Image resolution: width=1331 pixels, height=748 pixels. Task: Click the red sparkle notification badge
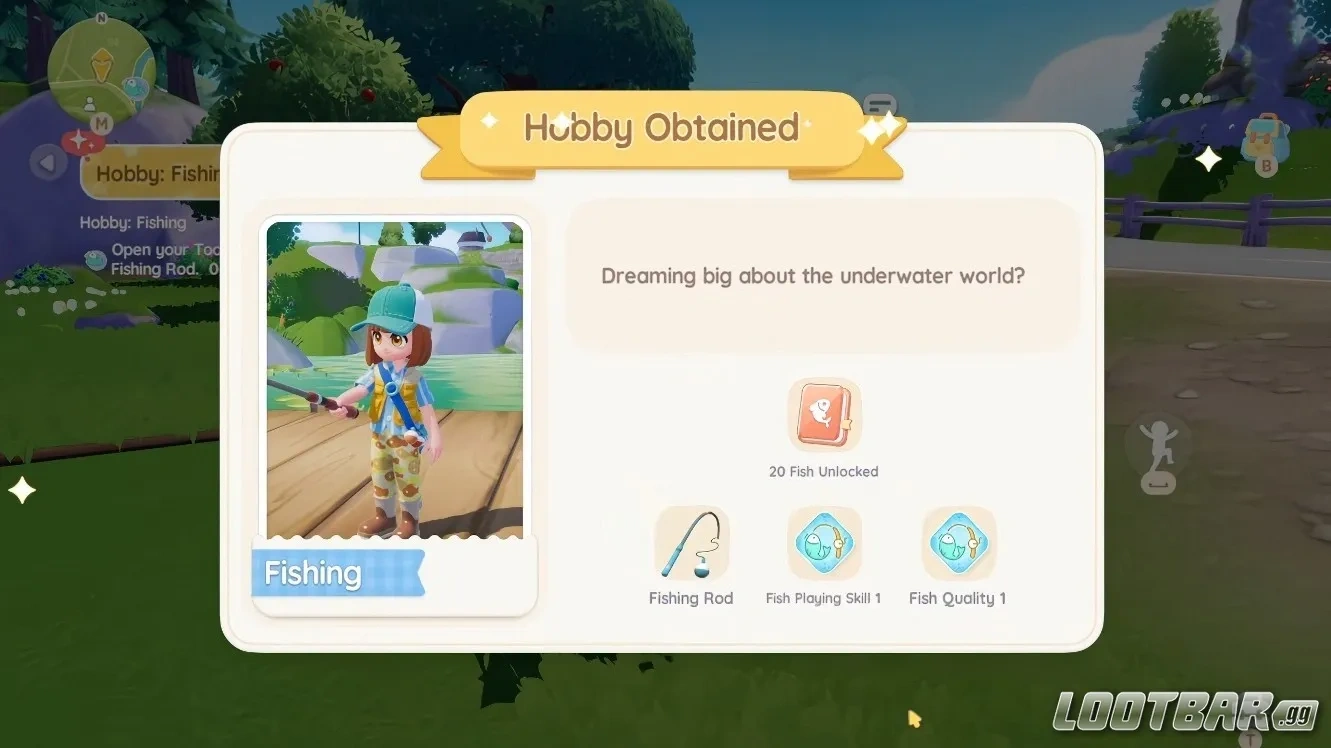coord(82,141)
